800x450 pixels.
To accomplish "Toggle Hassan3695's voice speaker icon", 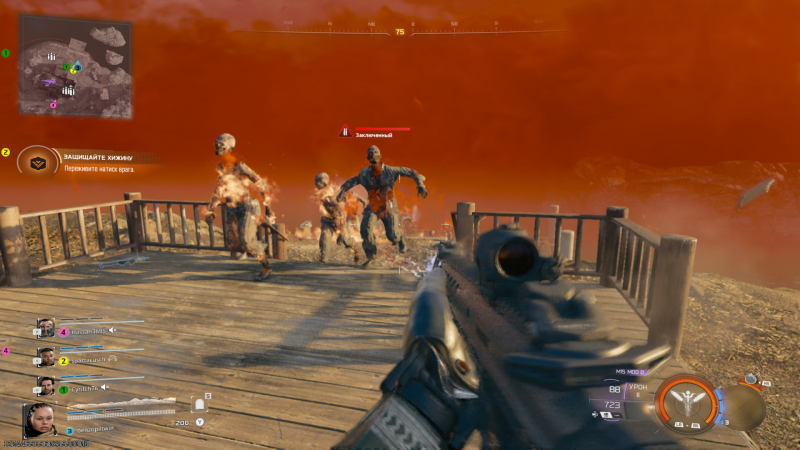I will (x=113, y=329).
